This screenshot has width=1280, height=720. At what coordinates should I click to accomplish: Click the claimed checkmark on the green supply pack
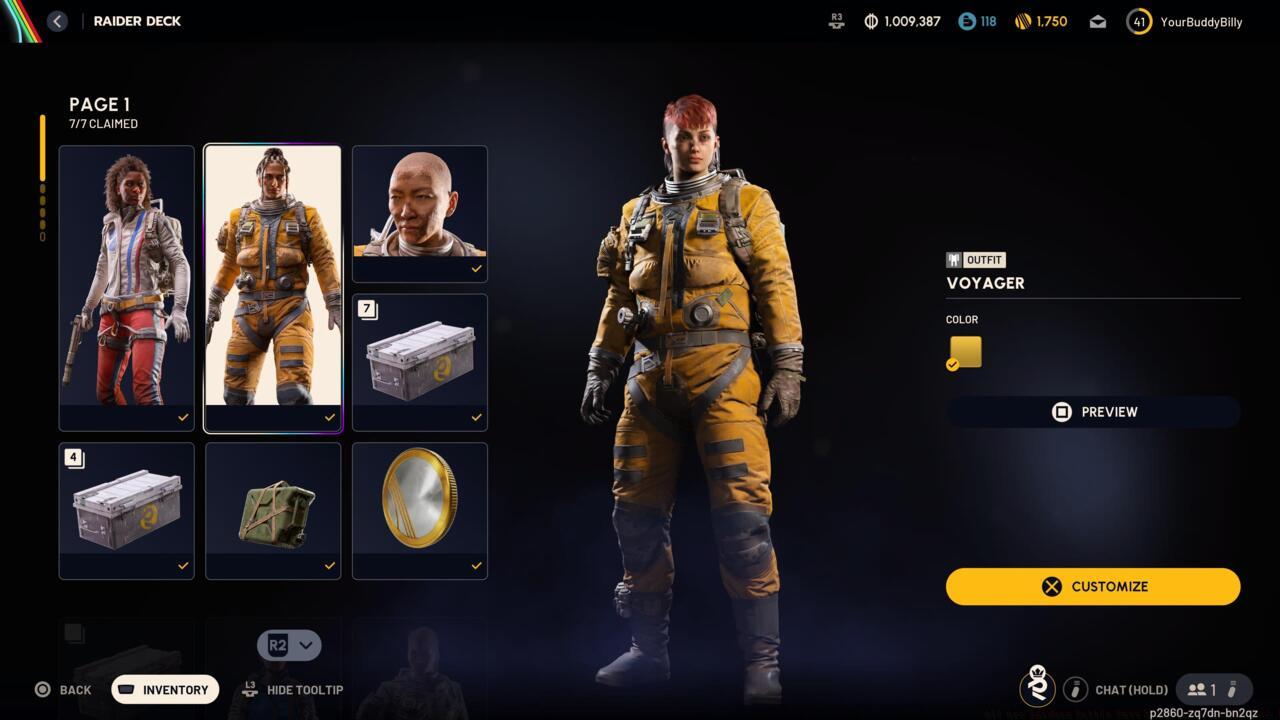click(x=330, y=565)
